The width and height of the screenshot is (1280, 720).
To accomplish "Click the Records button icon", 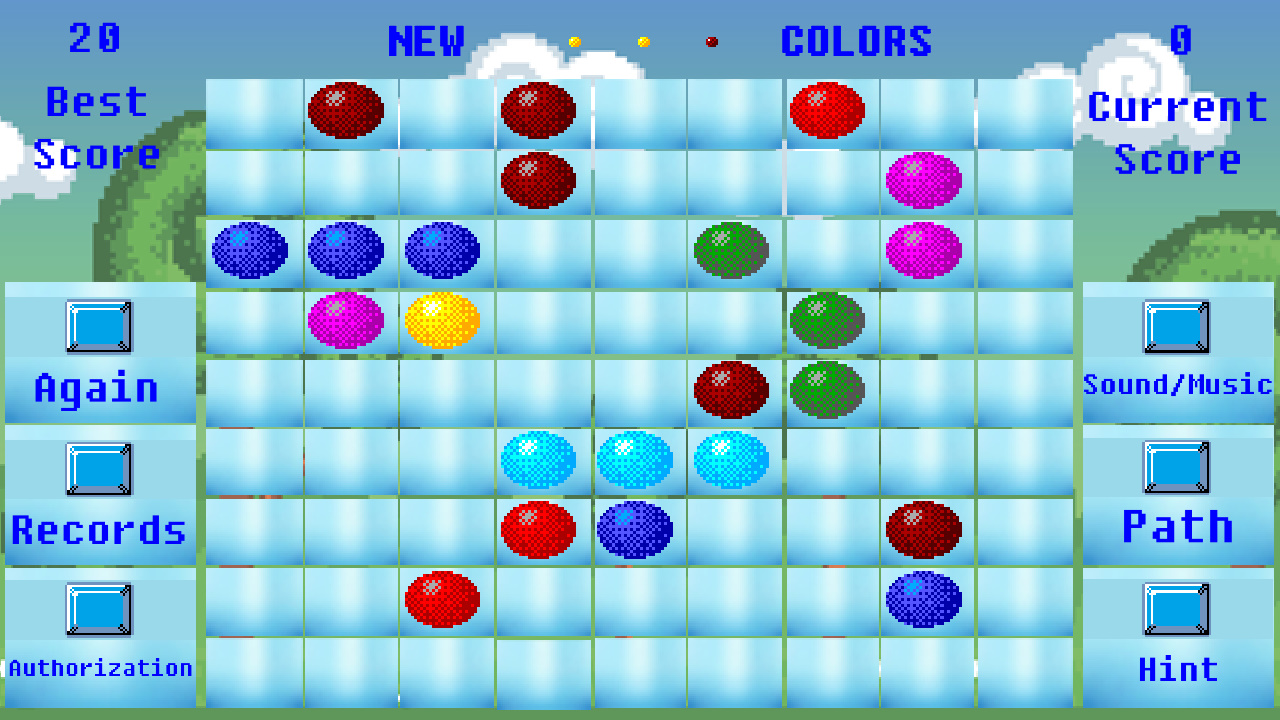I will pos(99,470).
